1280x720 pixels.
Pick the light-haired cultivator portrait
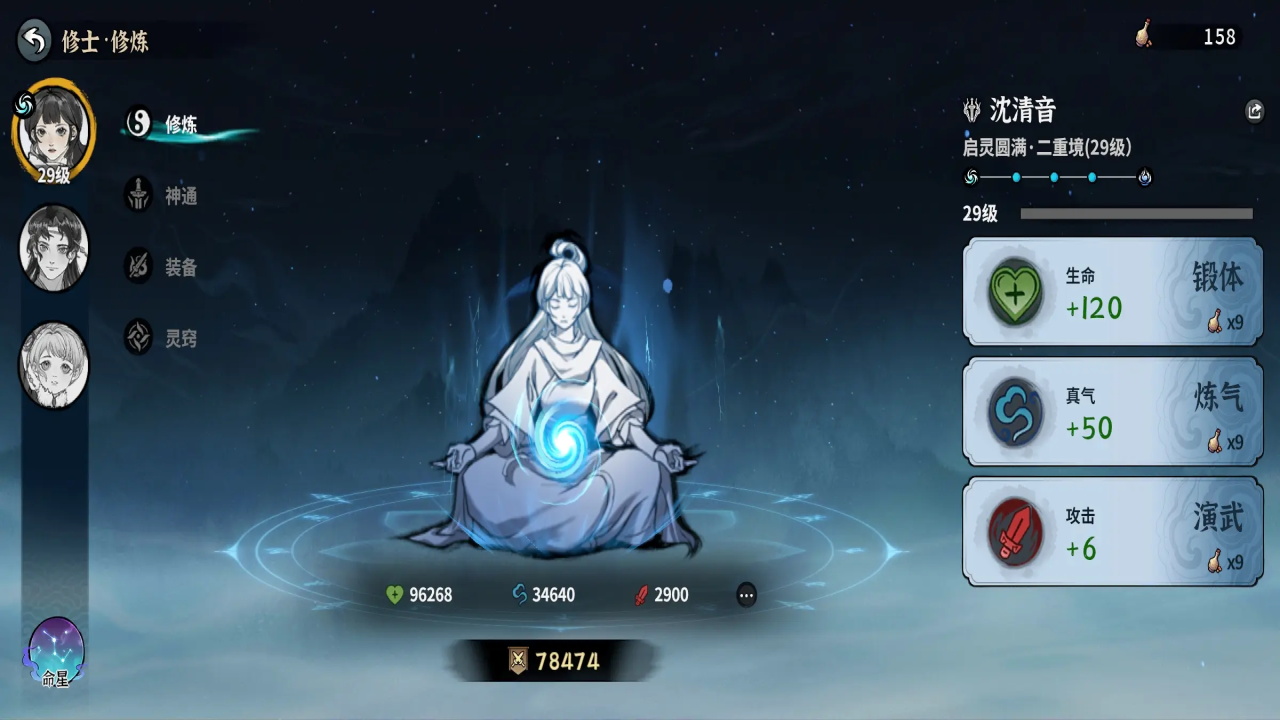[x=54, y=364]
